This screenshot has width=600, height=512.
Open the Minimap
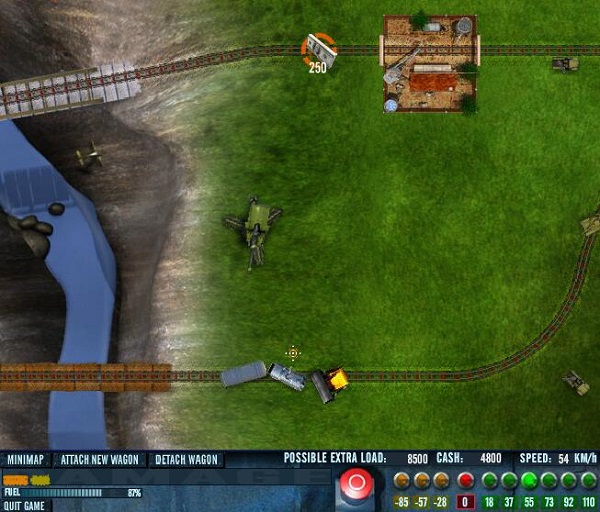coord(27,460)
